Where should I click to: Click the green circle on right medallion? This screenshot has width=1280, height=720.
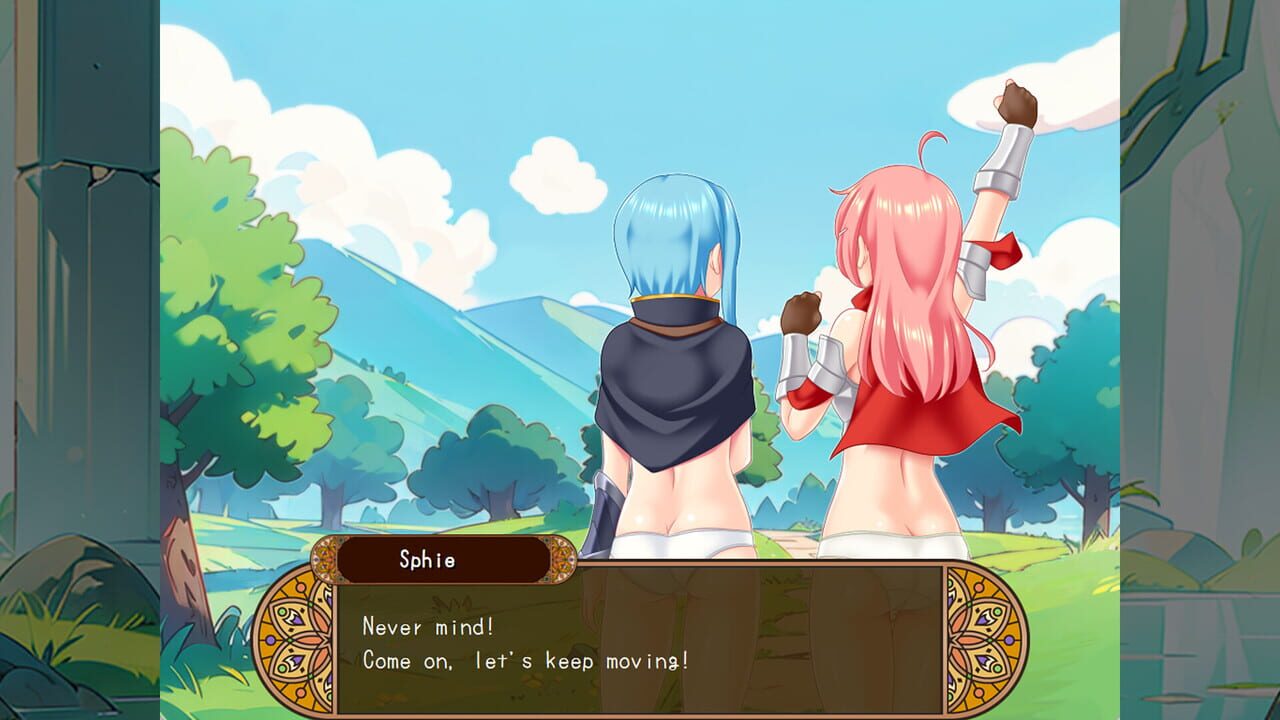997,612
